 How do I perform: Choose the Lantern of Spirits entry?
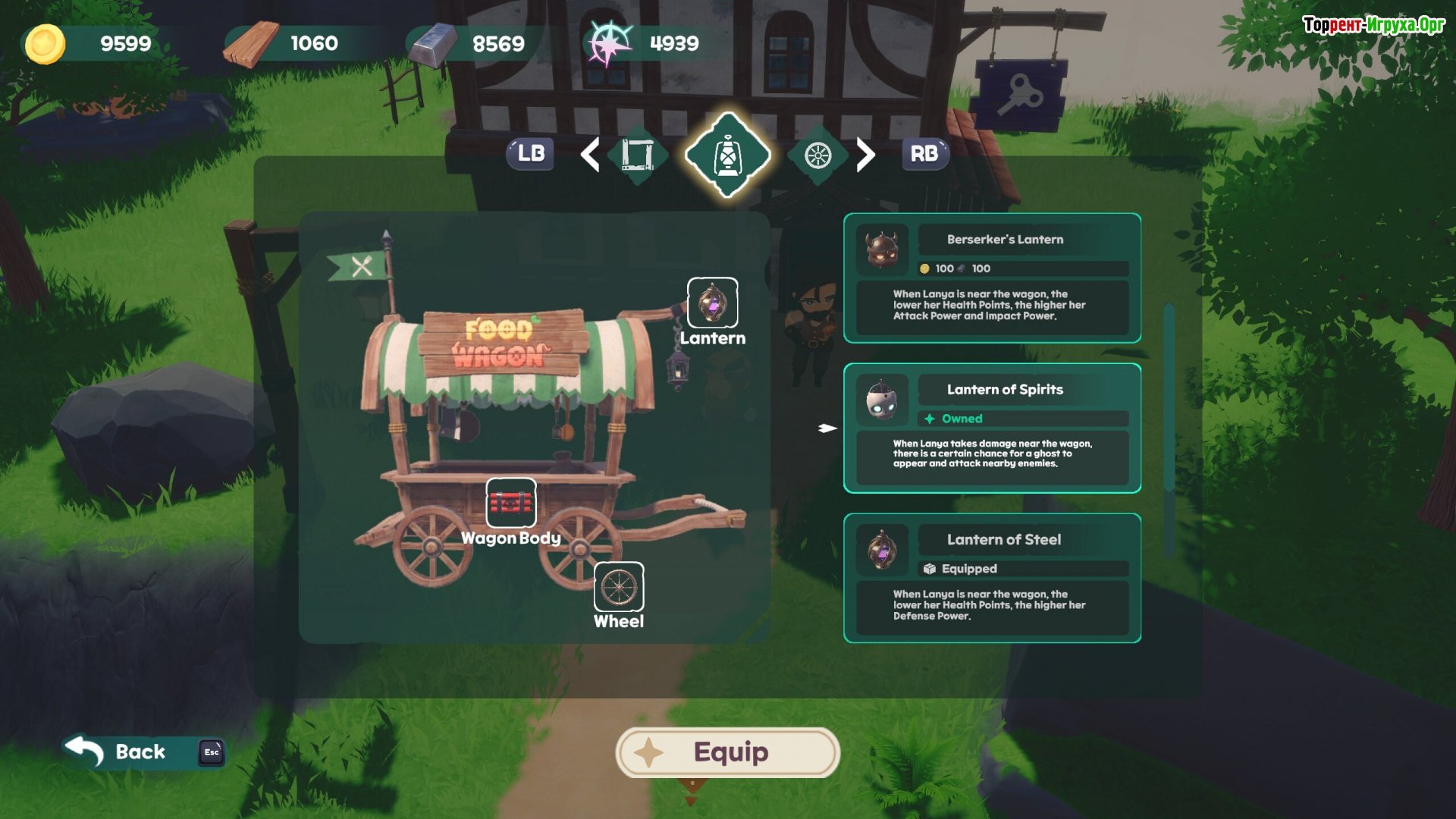tap(992, 428)
